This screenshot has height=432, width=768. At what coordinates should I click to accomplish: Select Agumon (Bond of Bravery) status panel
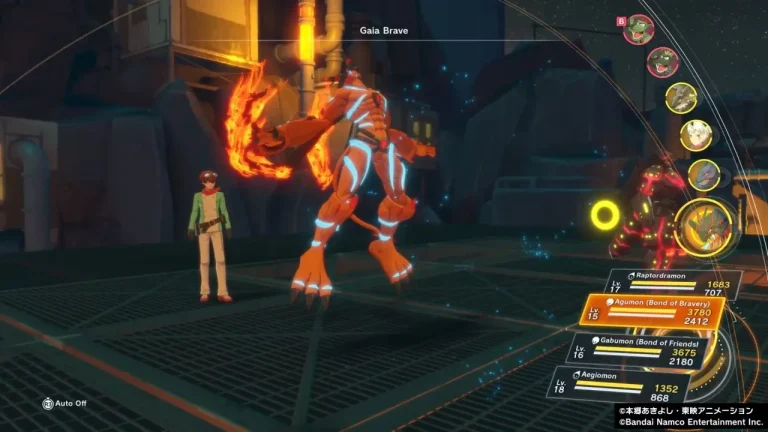(656, 313)
